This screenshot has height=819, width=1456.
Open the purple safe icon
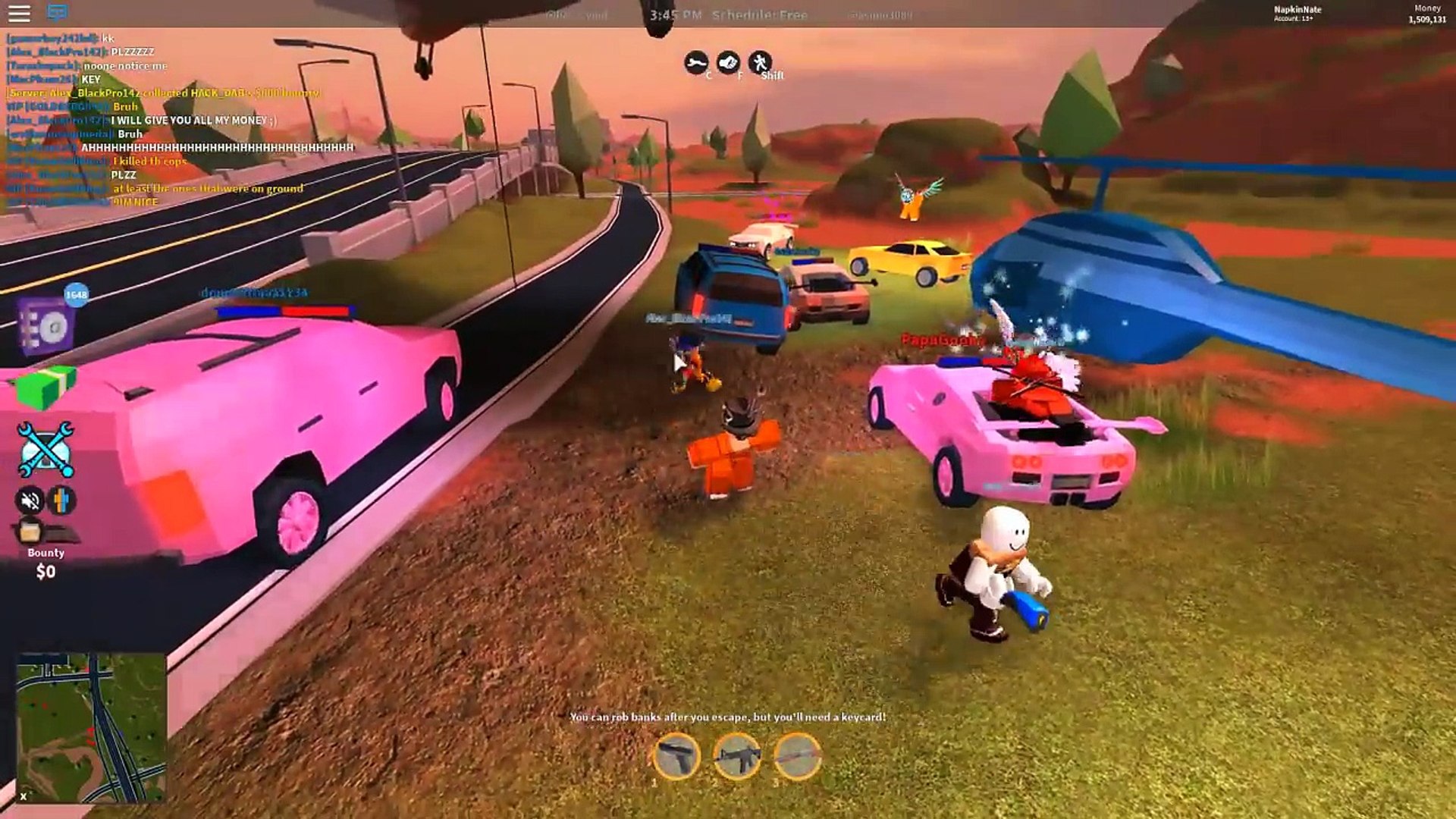(x=47, y=326)
